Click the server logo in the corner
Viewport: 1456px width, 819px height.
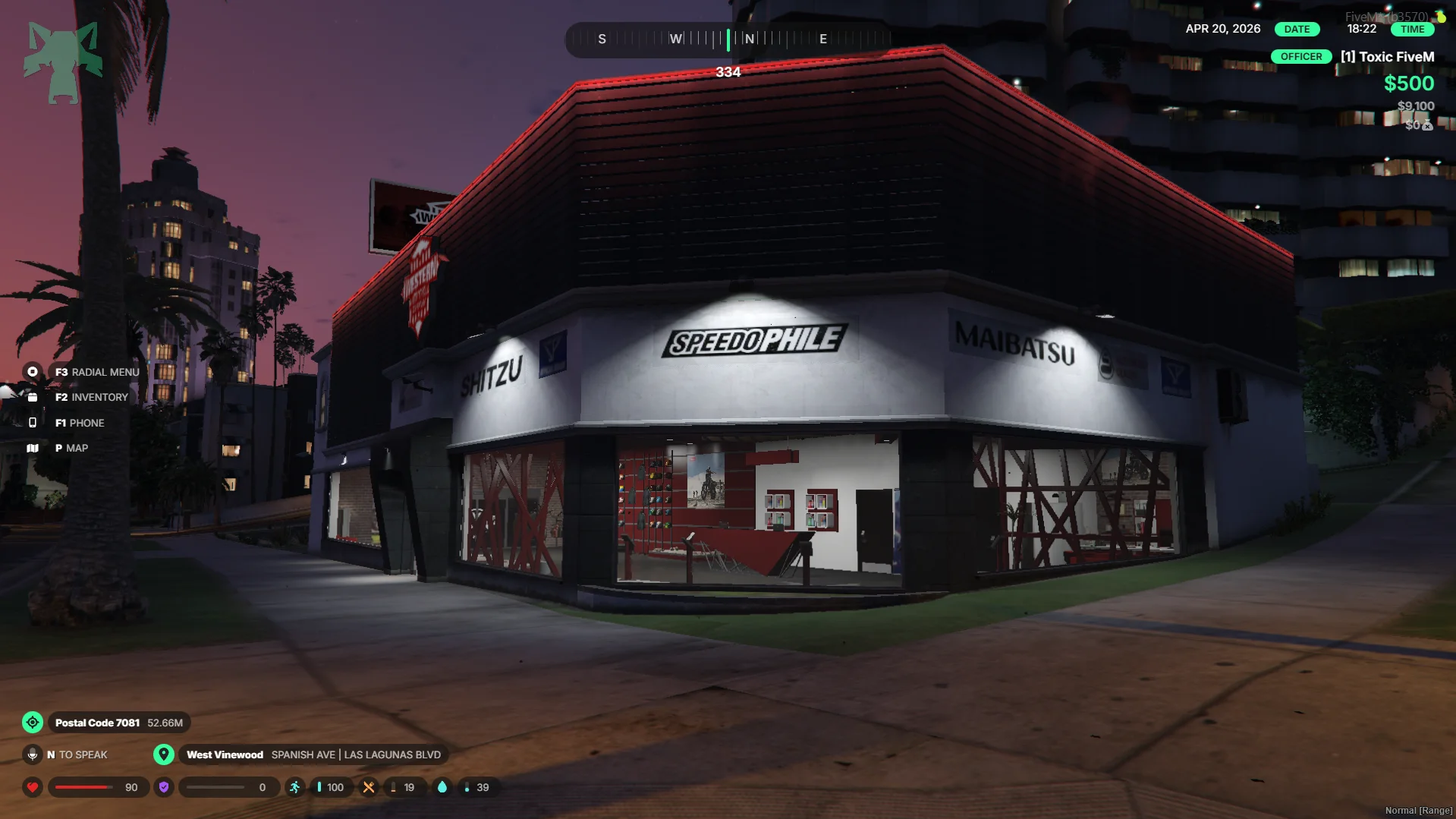click(x=63, y=62)
